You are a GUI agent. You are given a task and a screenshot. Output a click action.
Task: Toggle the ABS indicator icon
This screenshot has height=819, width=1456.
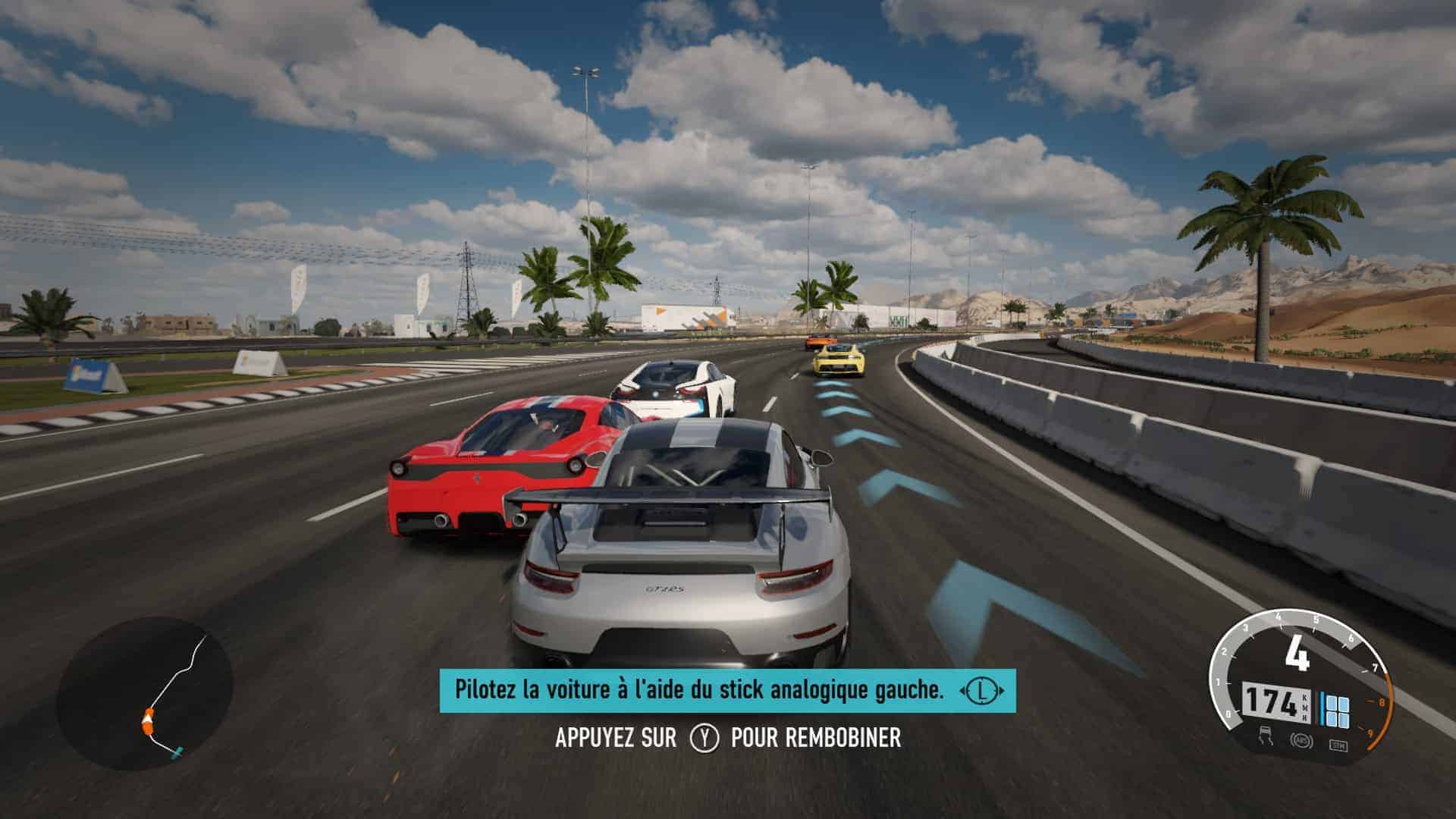(x=1302, y=742)
